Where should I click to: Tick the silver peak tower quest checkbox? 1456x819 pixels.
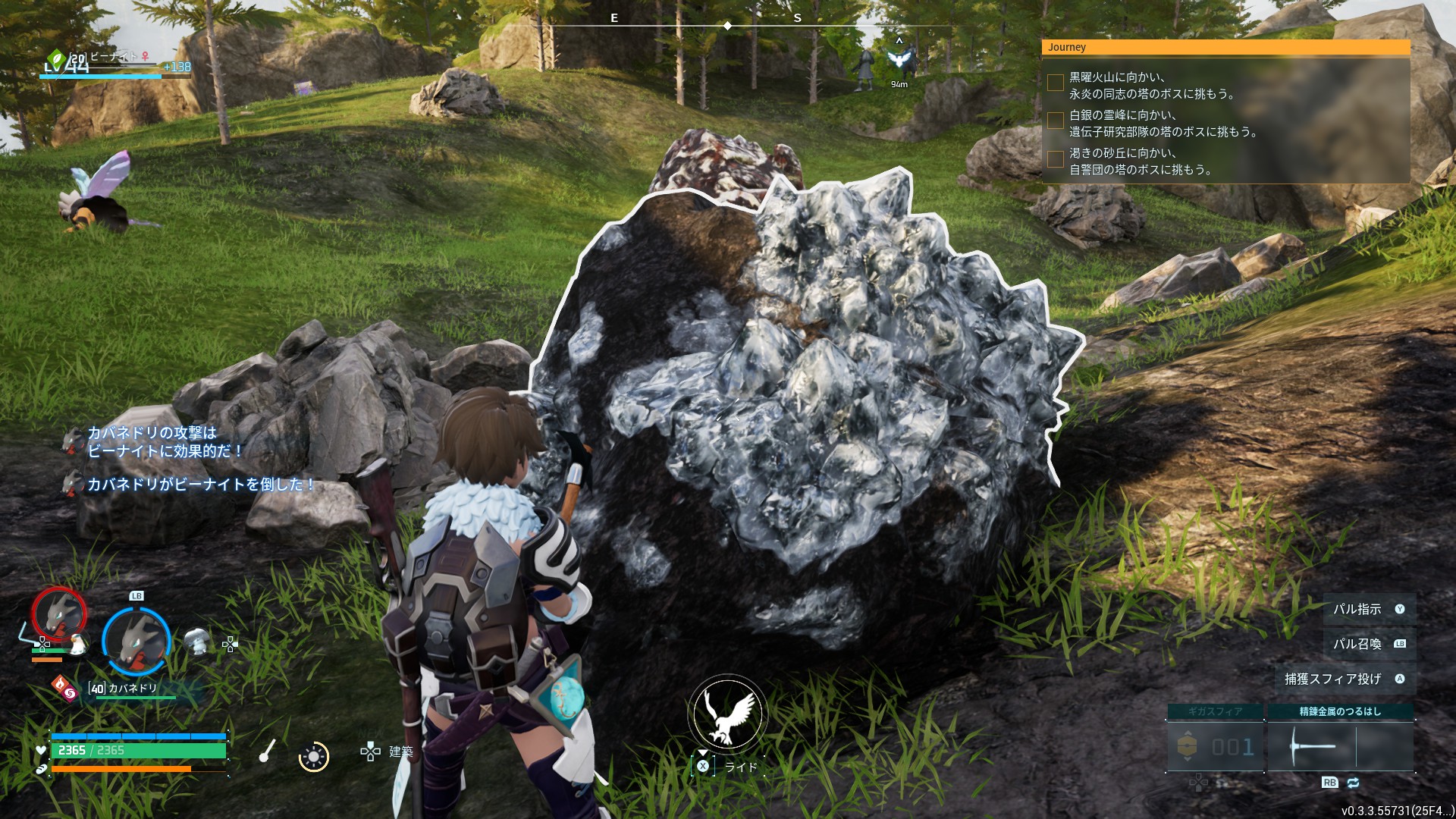[x=1055, y=121]
